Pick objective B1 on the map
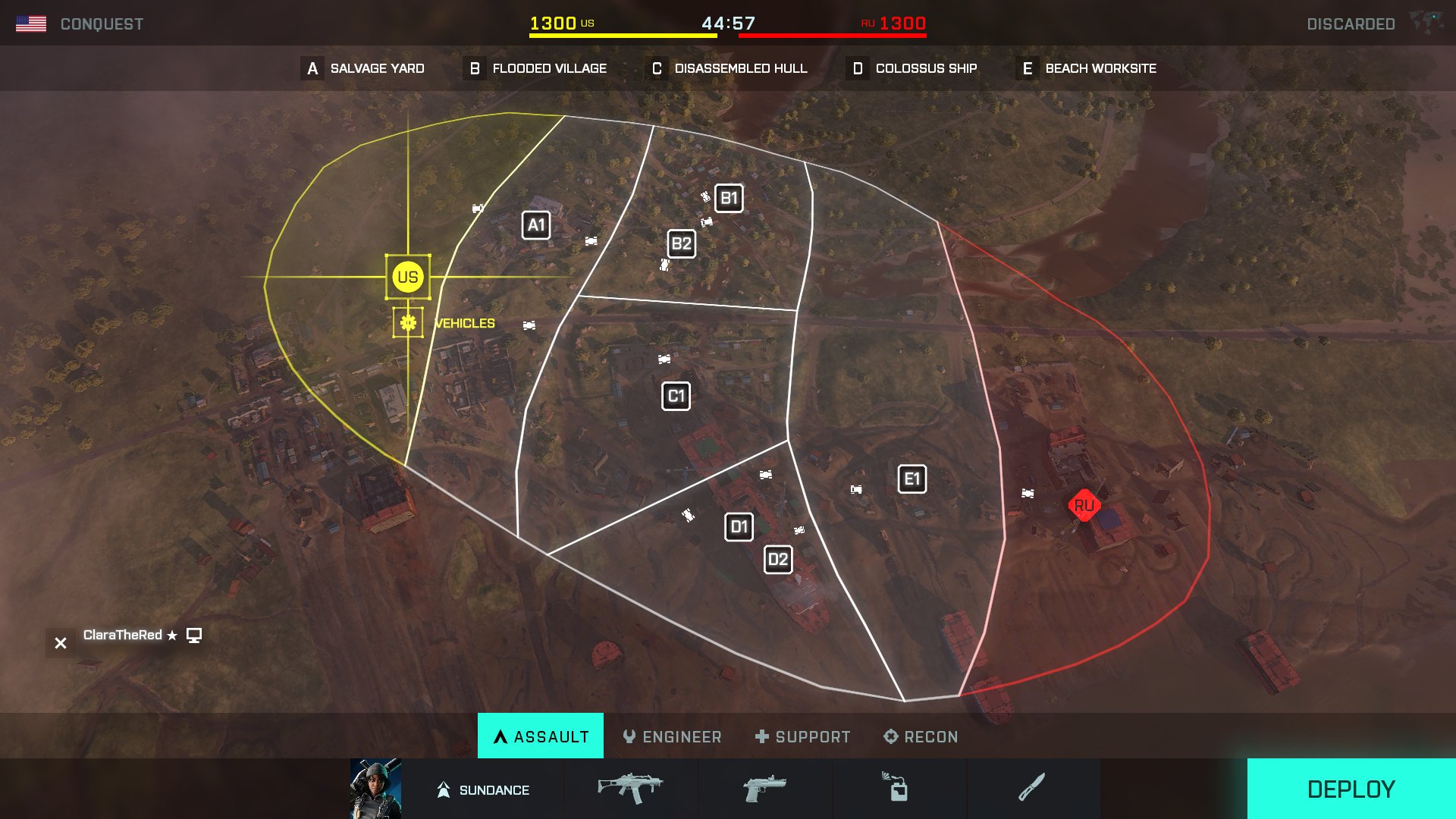Viewport: 1456px width, 819px height. [729, 199]
